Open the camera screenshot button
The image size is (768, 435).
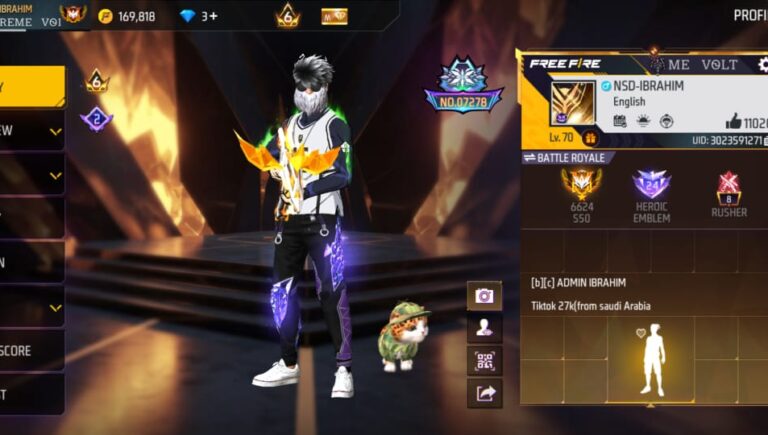click(x=484, y=296)
